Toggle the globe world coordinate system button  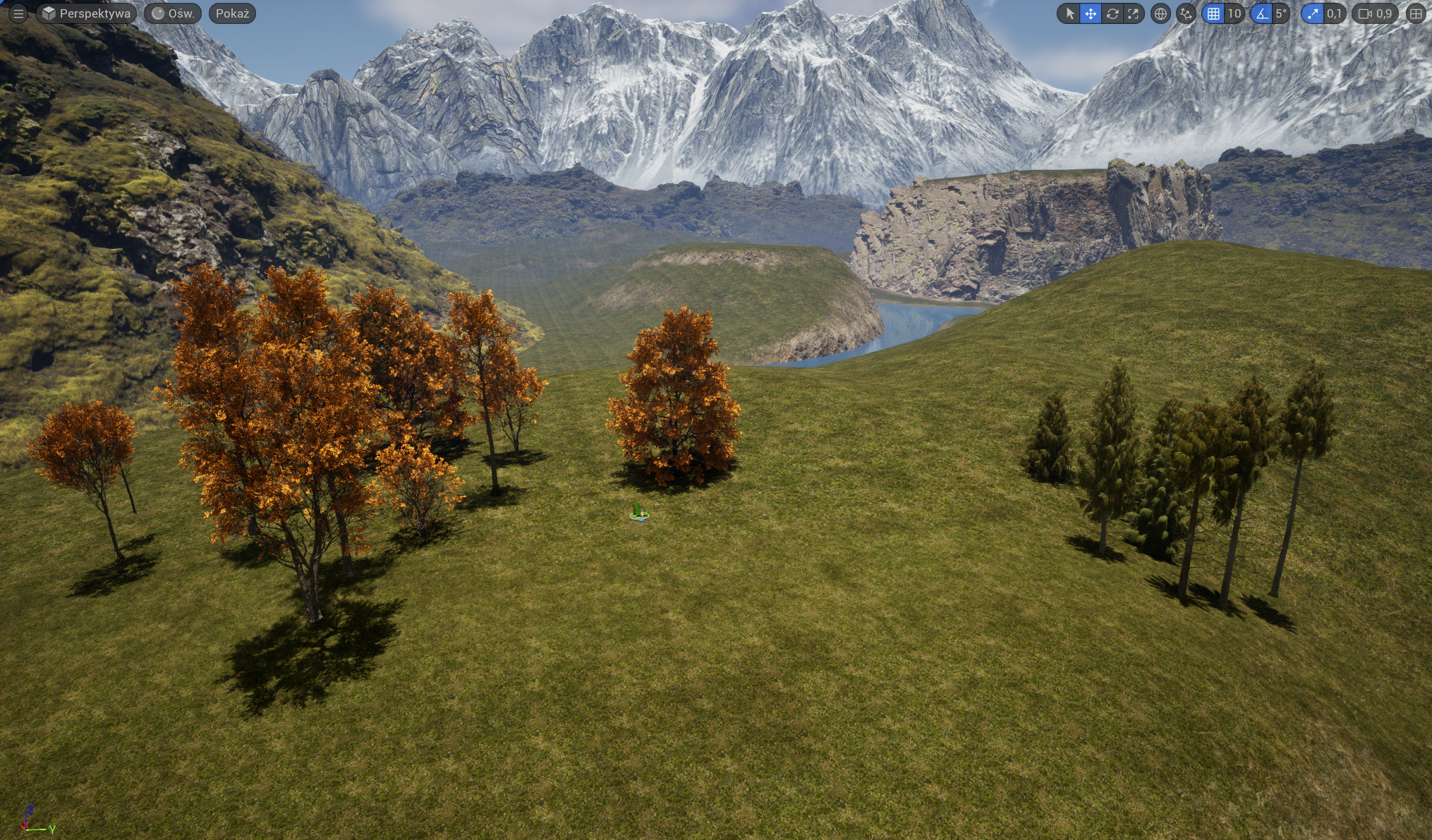[x=1160, y=13]
